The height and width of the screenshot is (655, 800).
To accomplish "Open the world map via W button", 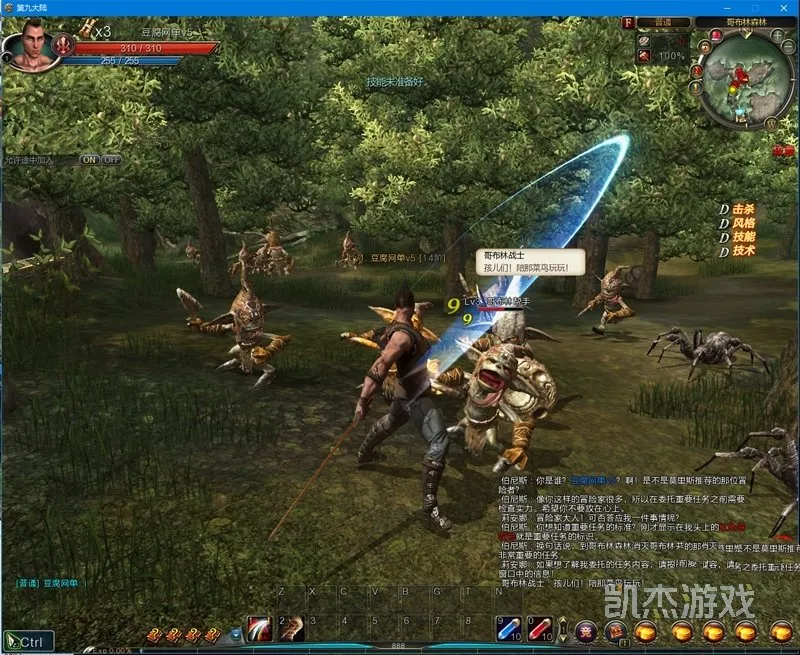I will 772,120.
